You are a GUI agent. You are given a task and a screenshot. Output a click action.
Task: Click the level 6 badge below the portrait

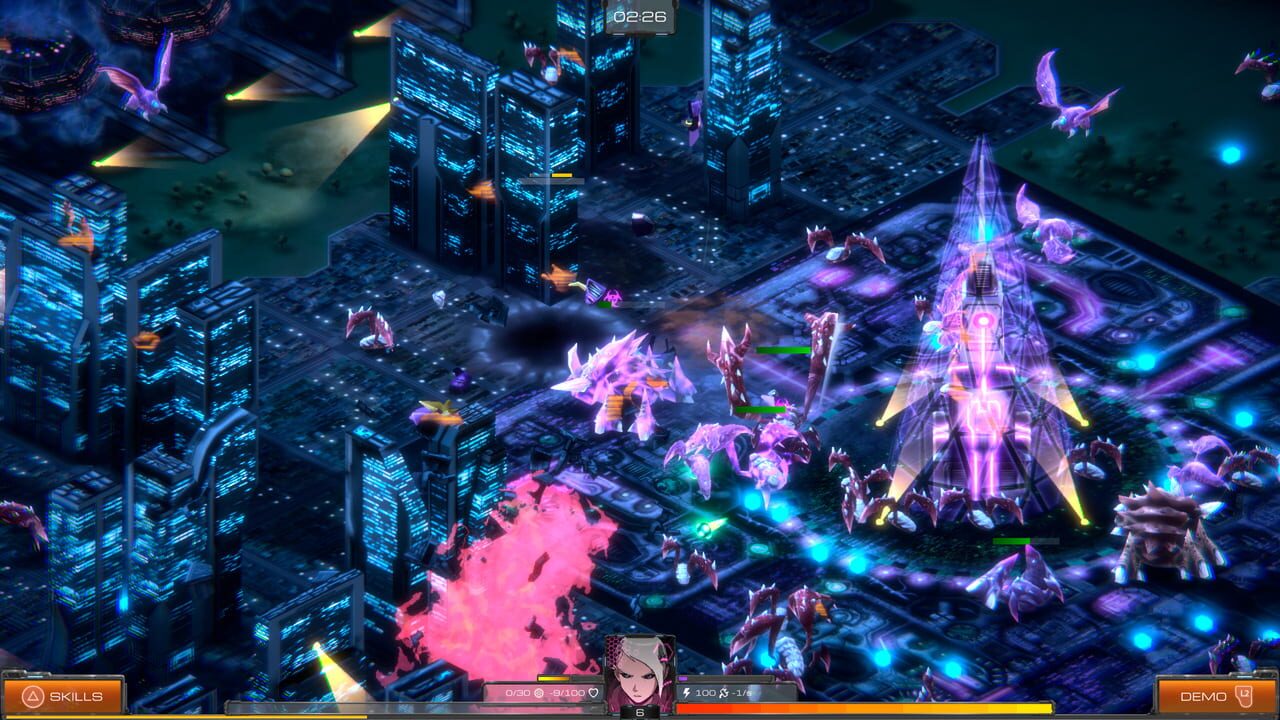(x=639, y=712)
